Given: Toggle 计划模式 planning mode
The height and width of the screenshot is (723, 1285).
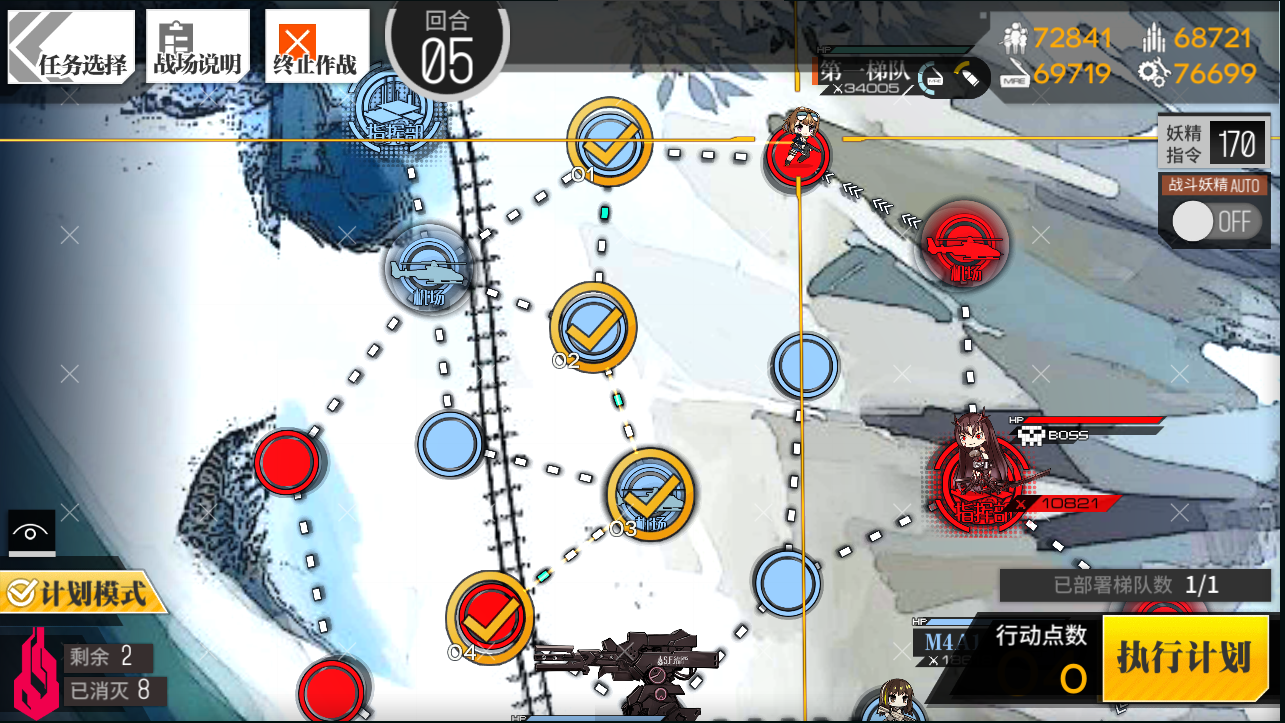Looking at the screenshot, I should [79, 594].
